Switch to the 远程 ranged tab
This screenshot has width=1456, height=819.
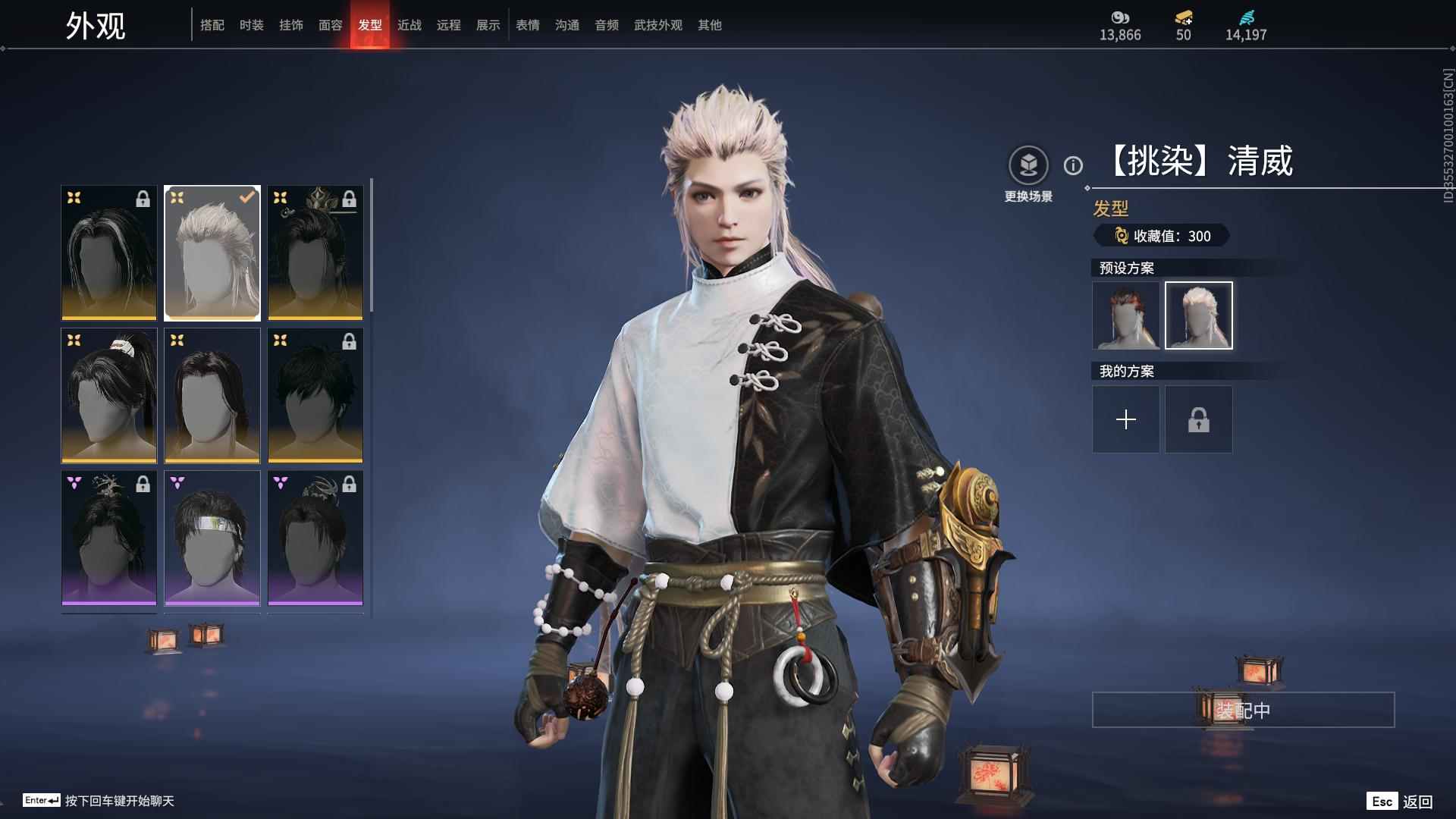pyautogui.click(x=449, y=25)
